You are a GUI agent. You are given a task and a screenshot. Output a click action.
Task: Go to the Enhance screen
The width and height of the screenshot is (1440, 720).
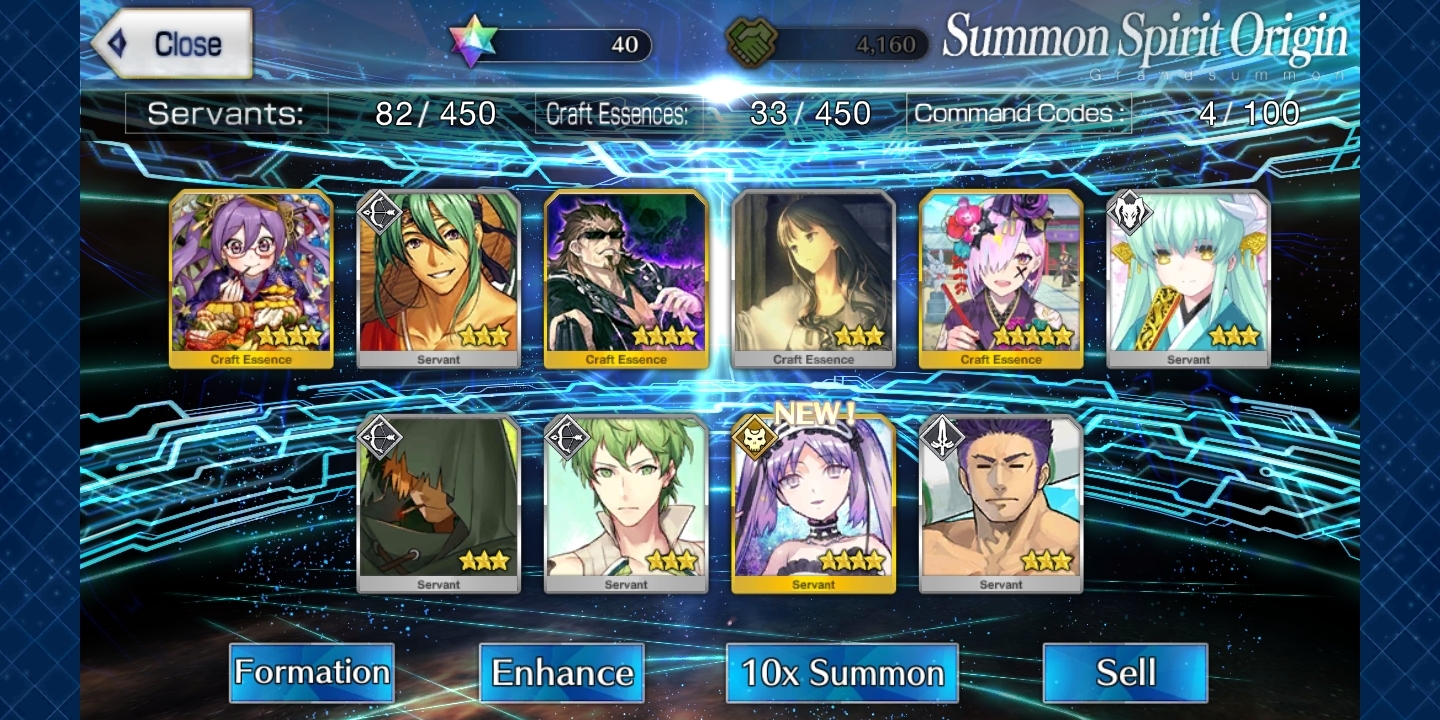point(562,672)
